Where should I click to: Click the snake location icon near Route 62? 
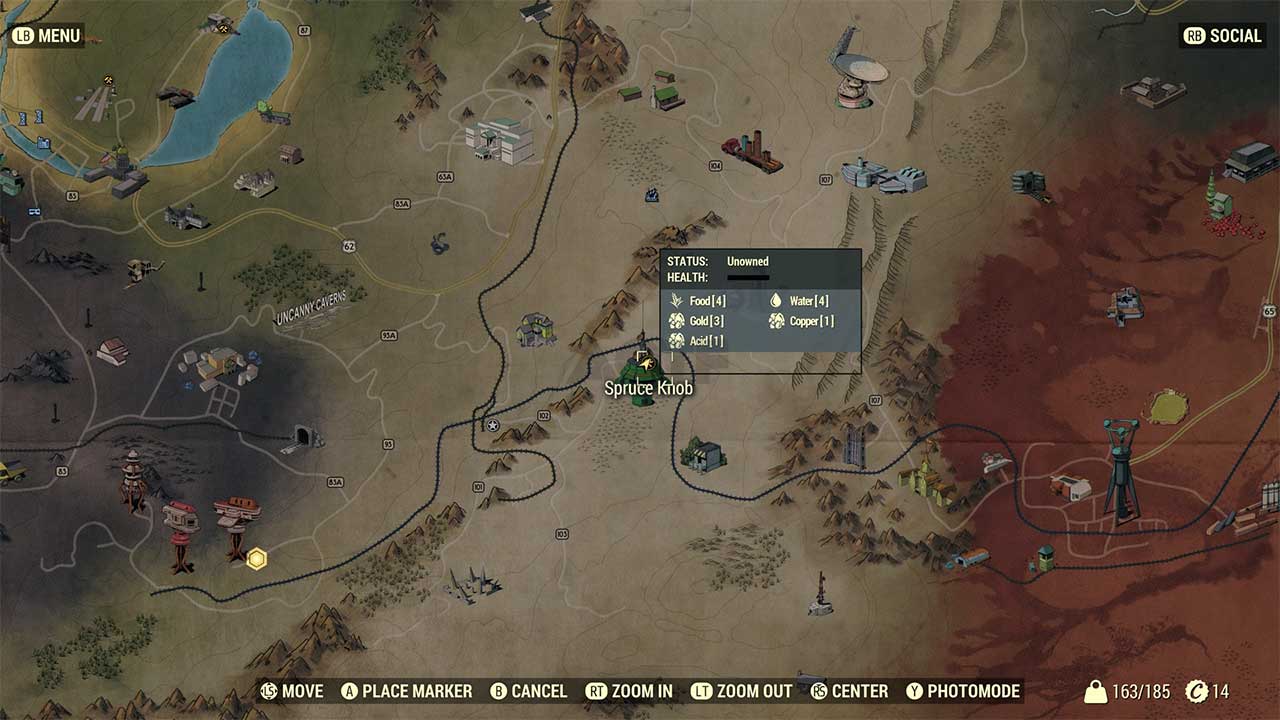[x=440, y=243]
